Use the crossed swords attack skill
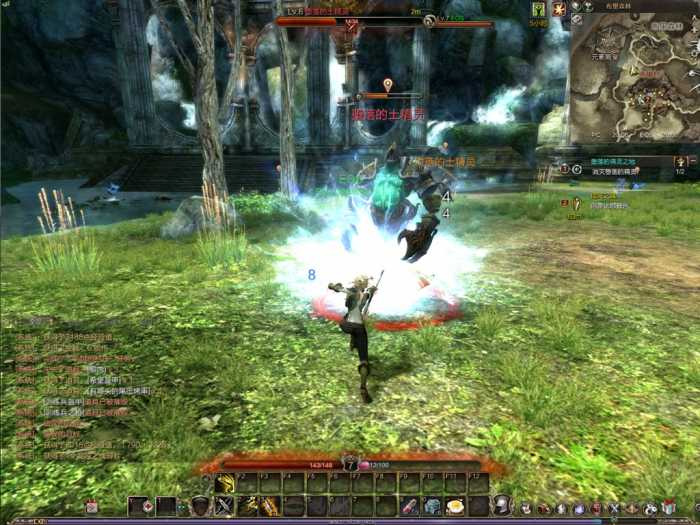Image resolution: width=700 pixels, height=525 pixels. (x=224, y=507)
